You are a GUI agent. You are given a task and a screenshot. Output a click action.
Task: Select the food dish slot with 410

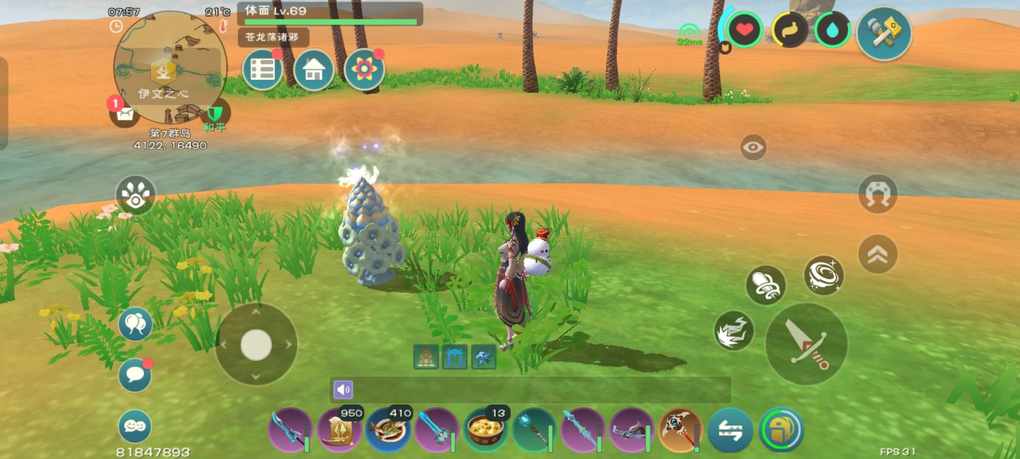point(388,430)
